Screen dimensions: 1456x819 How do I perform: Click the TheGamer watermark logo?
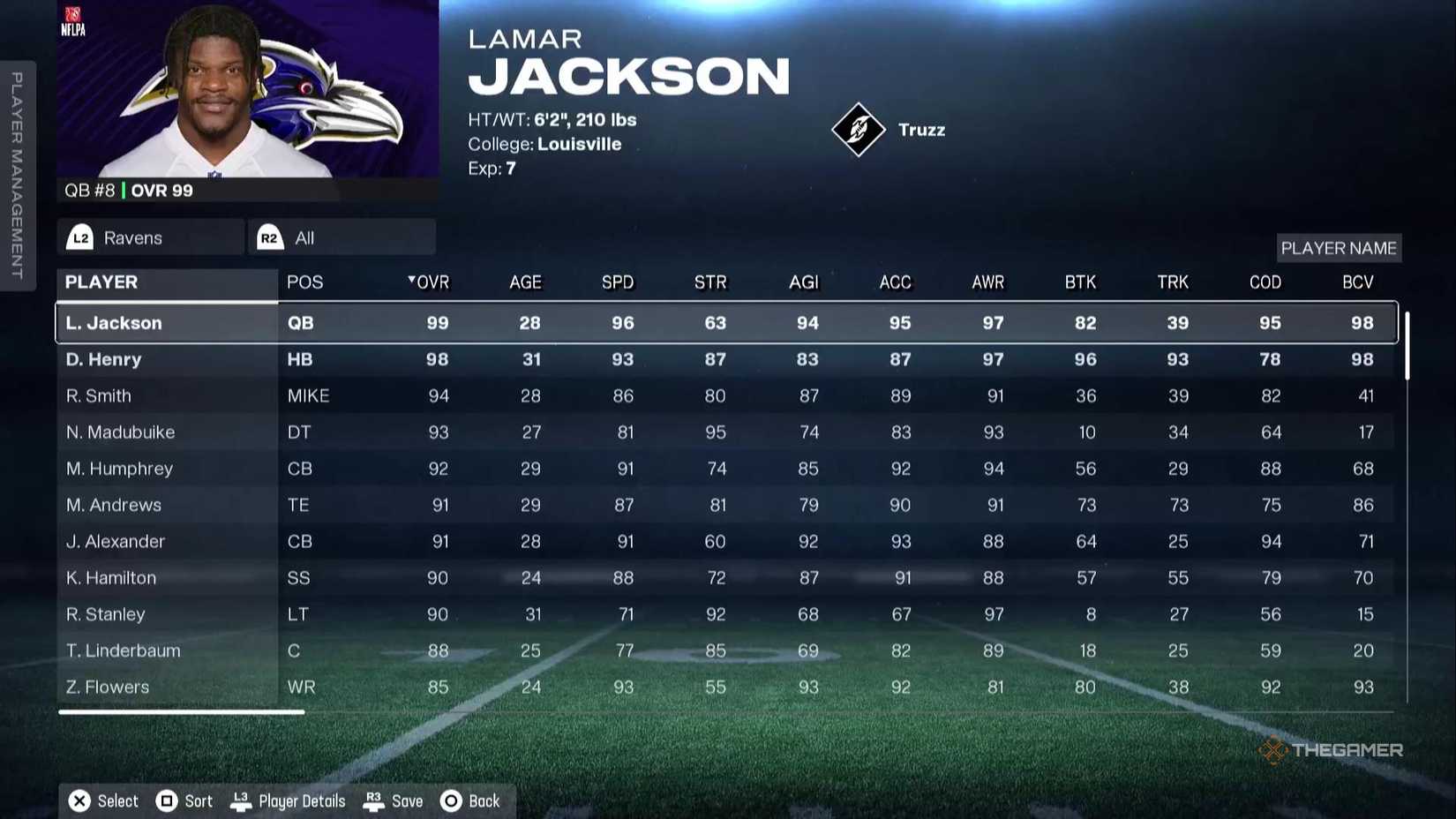coord(1332,749)
